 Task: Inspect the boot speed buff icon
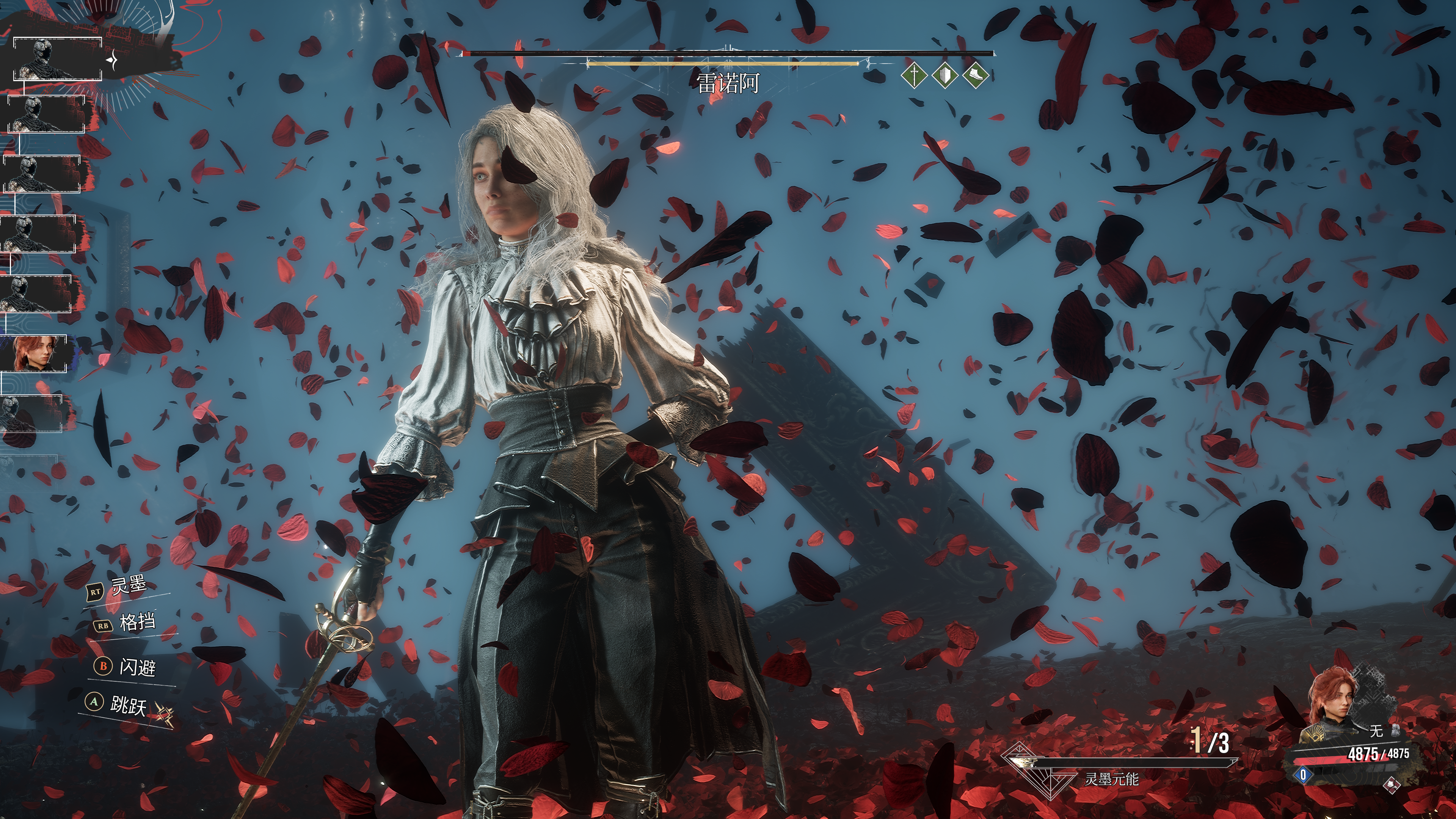(975, 75)
